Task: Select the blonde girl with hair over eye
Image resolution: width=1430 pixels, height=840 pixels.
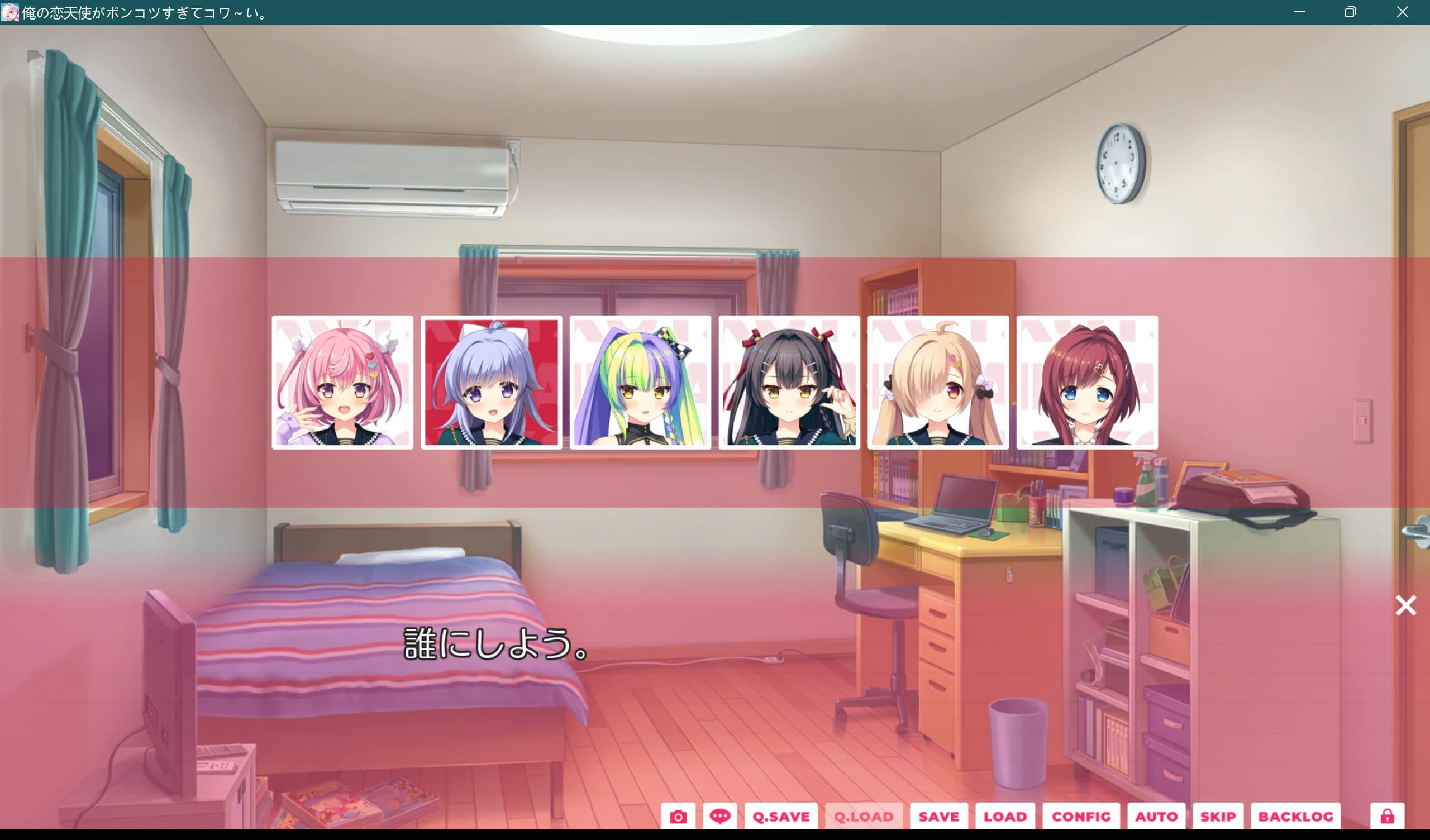Action: [x=939, y=383]
